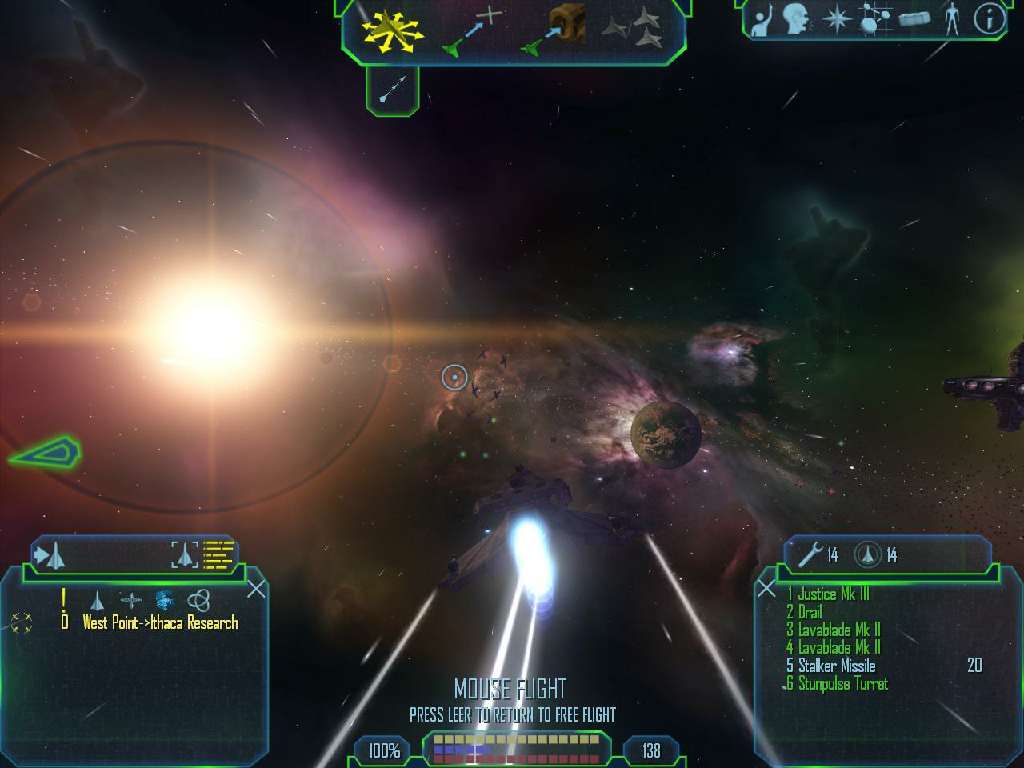
Task: Select the Stalker Missile weapon
Action: pyautogui.click(x=836, y=666)
